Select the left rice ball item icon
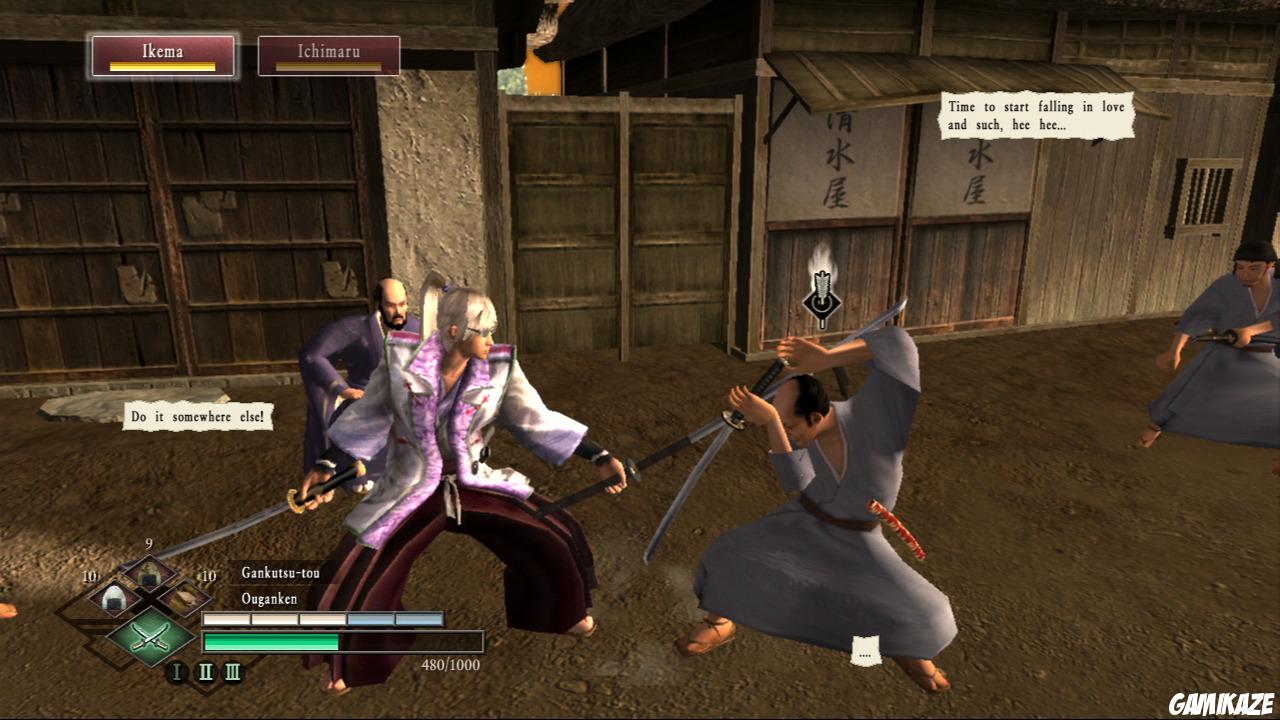This screenshot has width=1280, height=720. pos(114,597)
